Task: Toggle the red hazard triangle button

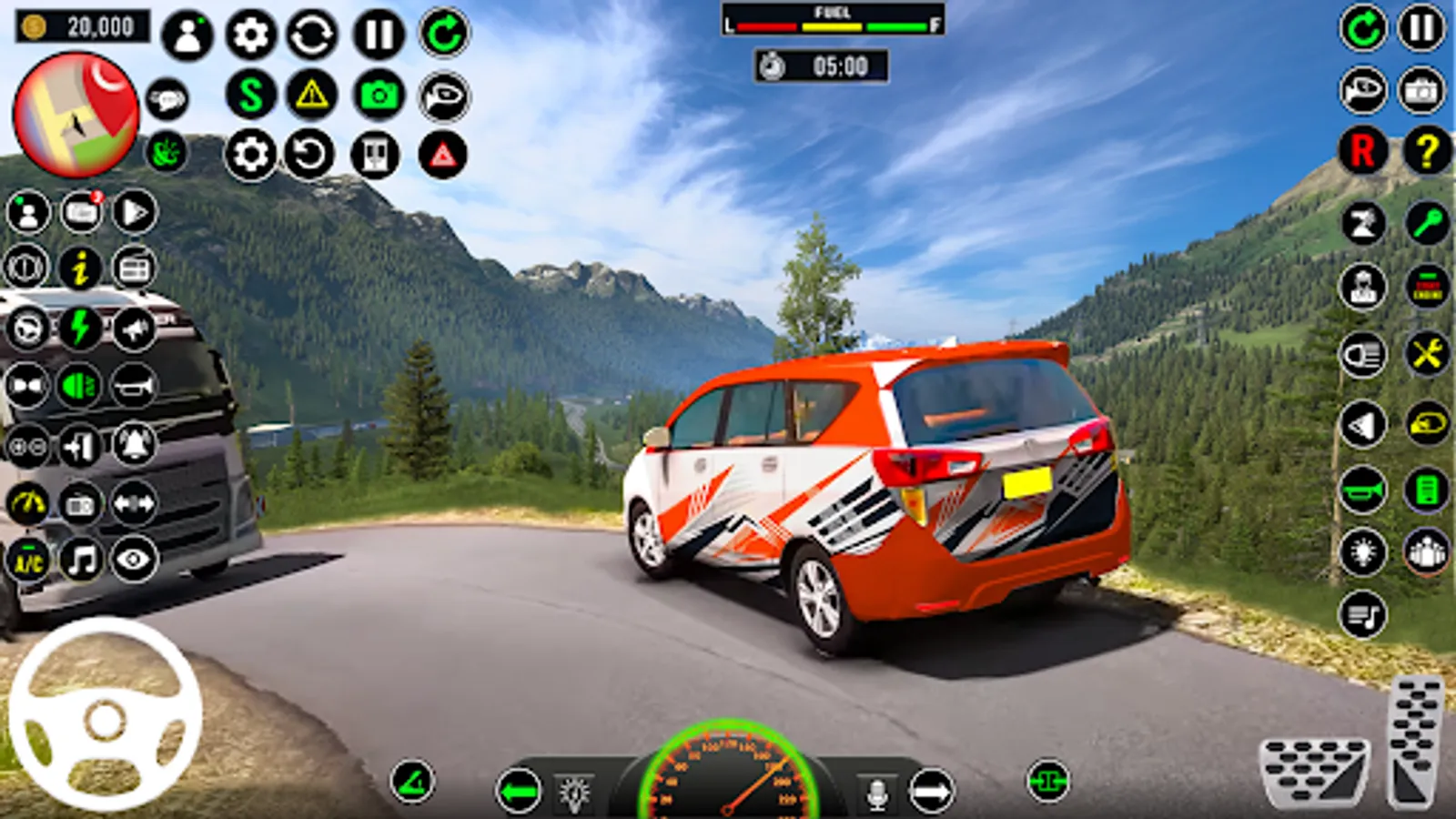Action: pyautogui.click(x=443, y=155)
